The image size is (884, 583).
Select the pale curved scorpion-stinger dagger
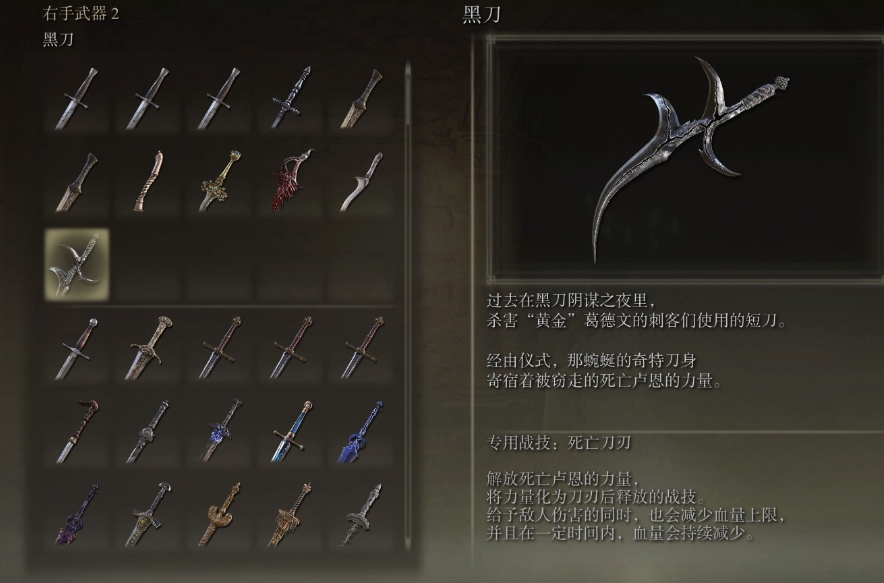coord(362,181)
